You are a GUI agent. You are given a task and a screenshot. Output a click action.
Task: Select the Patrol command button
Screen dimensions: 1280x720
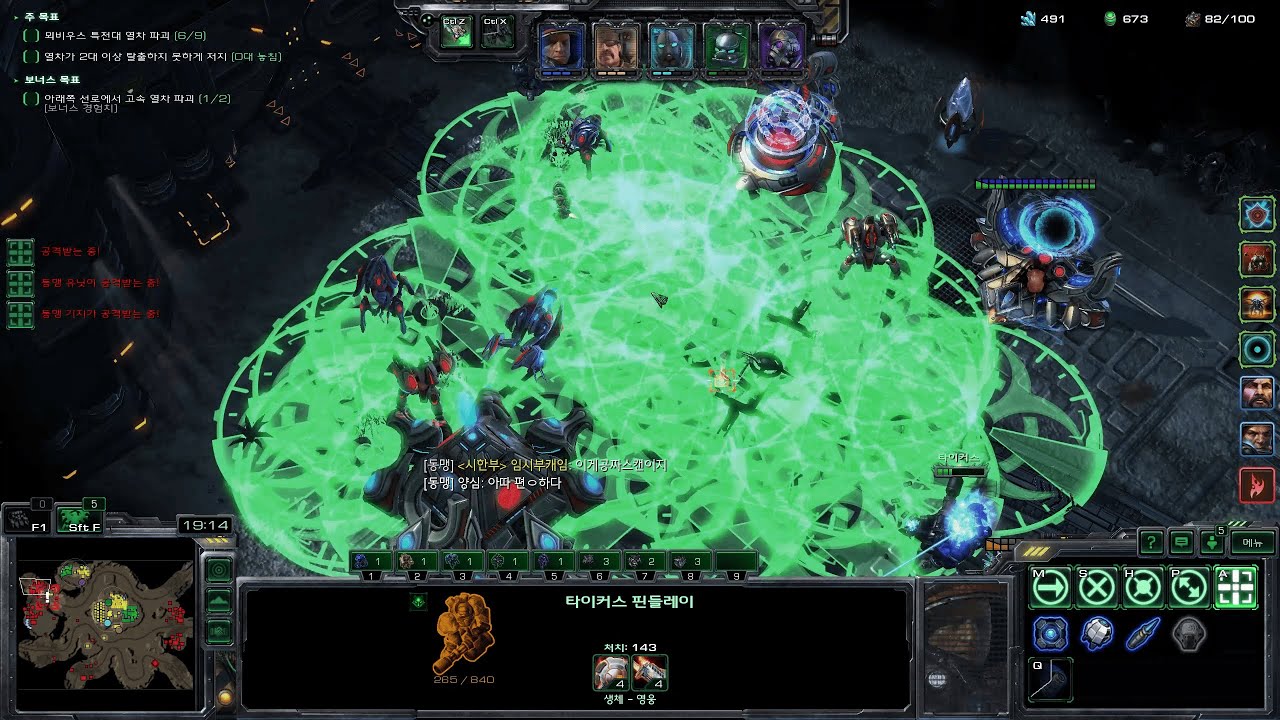coord(1189,588)
